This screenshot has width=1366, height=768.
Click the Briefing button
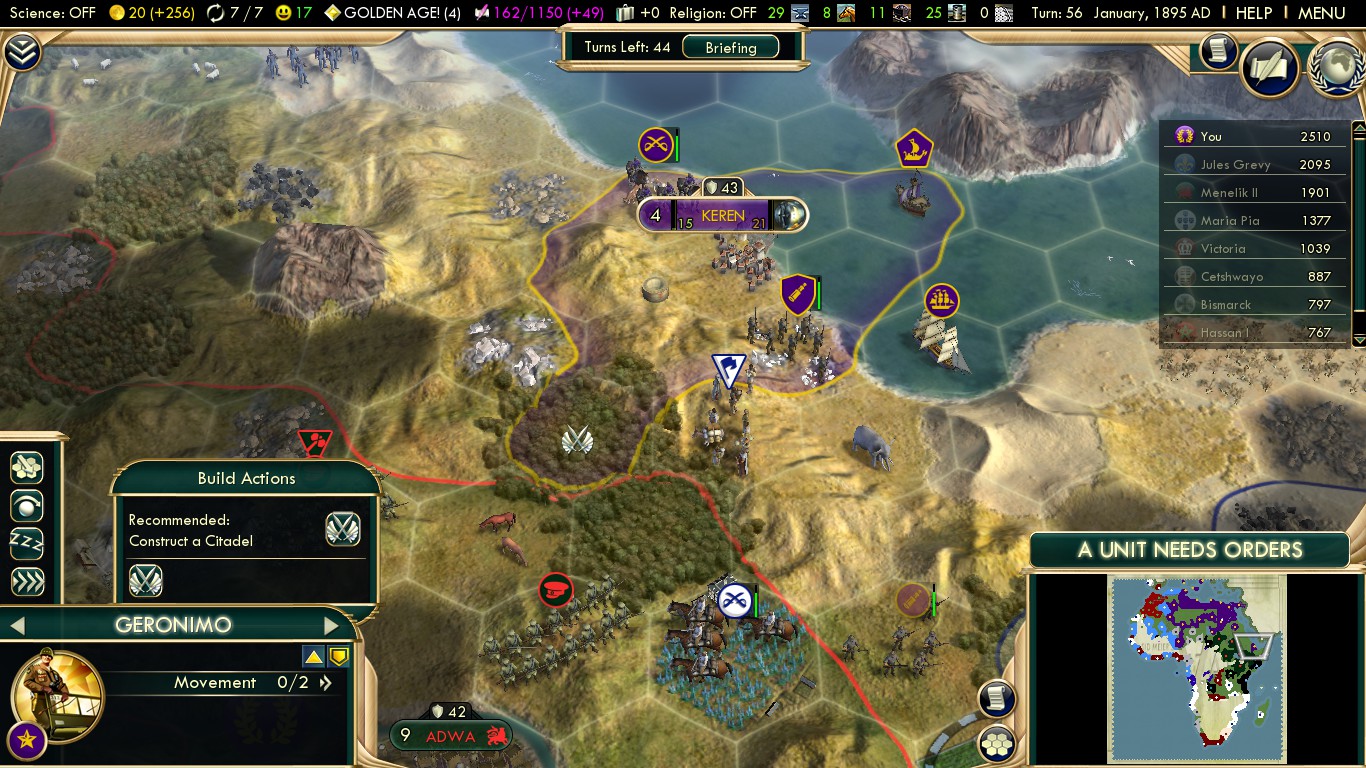pos(730,47)
